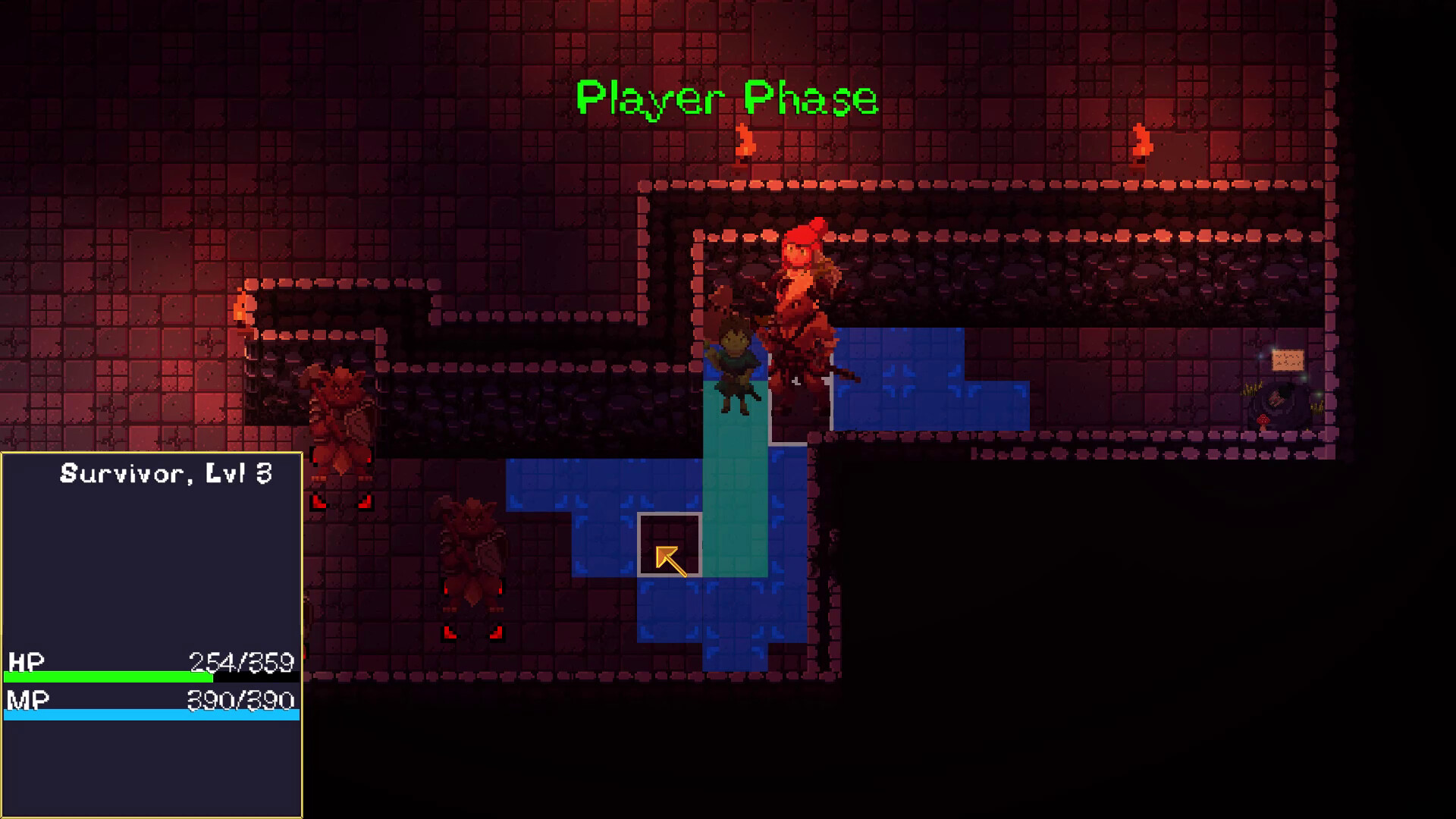Viewport: 1456px width, 819px height.
Task: Click the glowing firefly beside the sign
Action: pos(1260,356)
